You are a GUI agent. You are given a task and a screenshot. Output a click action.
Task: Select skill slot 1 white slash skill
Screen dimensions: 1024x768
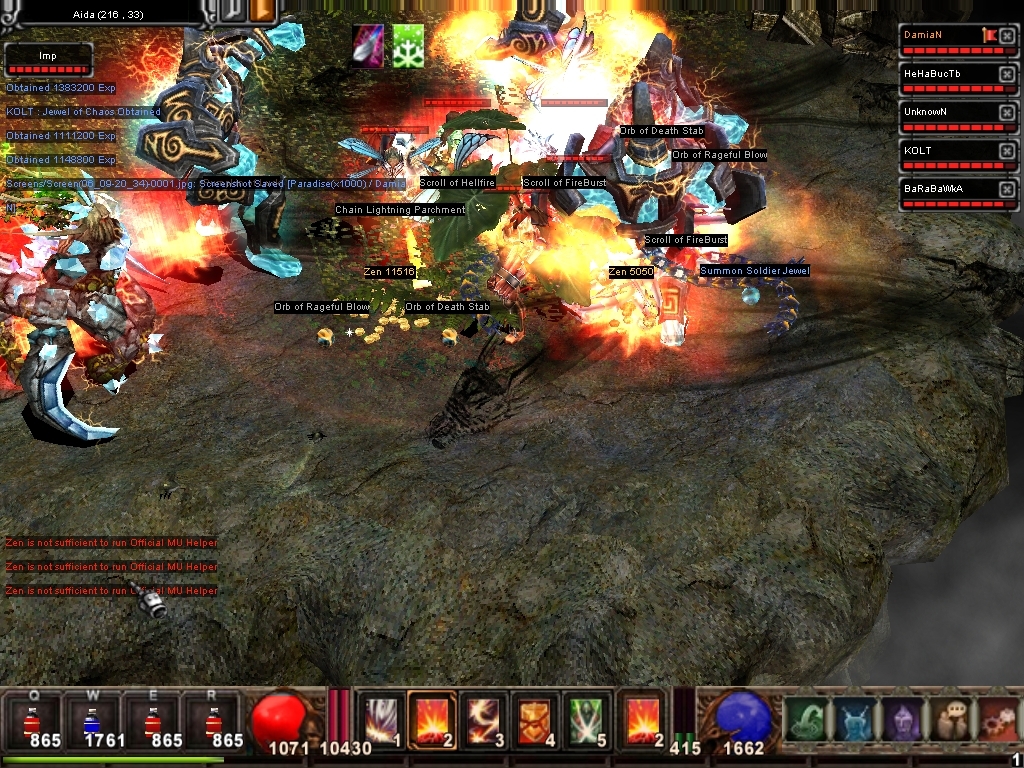381,719
